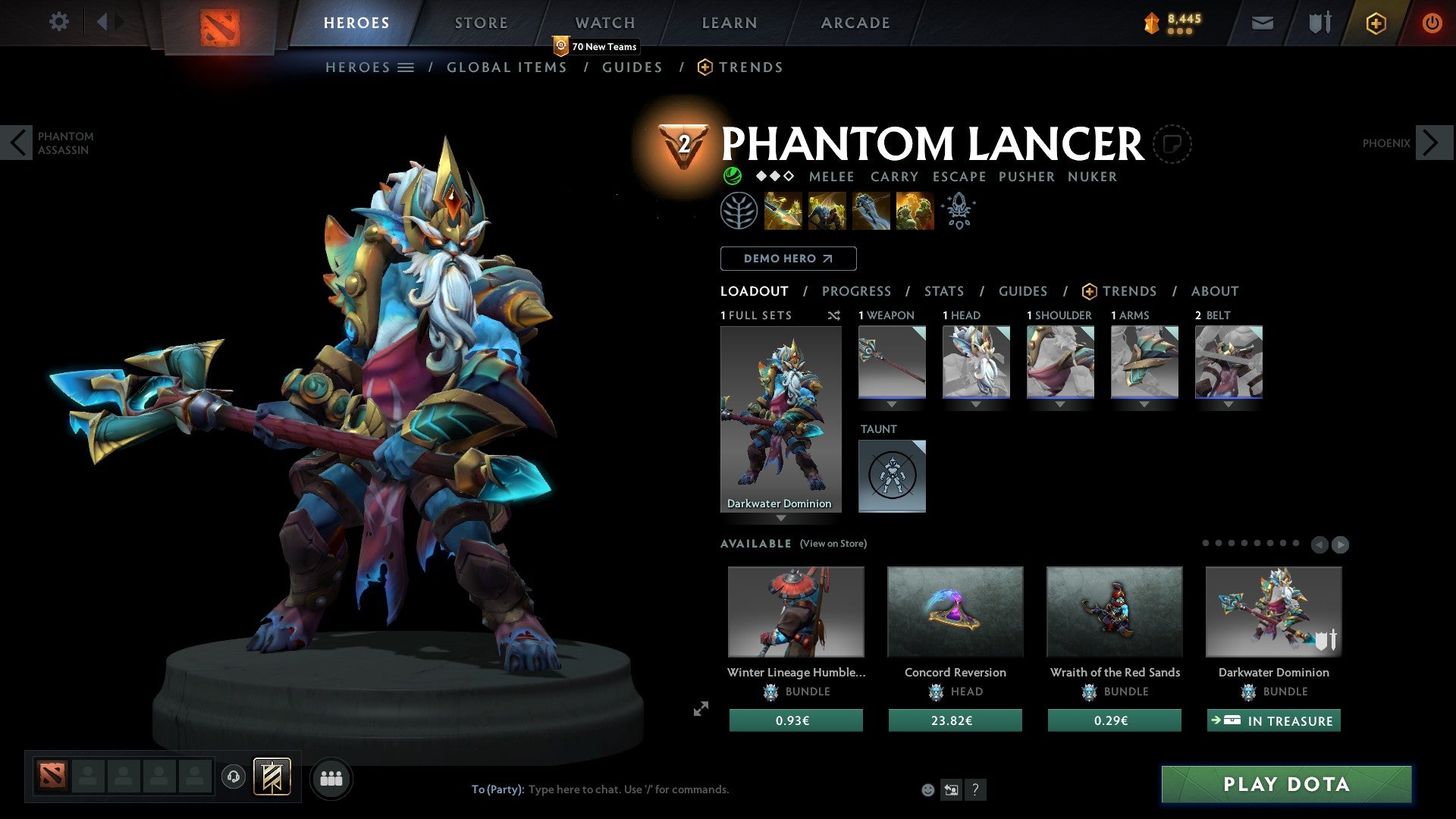The height and width of the screenshot is (819, 1456).
Task: Click the Aghanim's Scepter upgrade icon
Action: [x=958, y=211]
